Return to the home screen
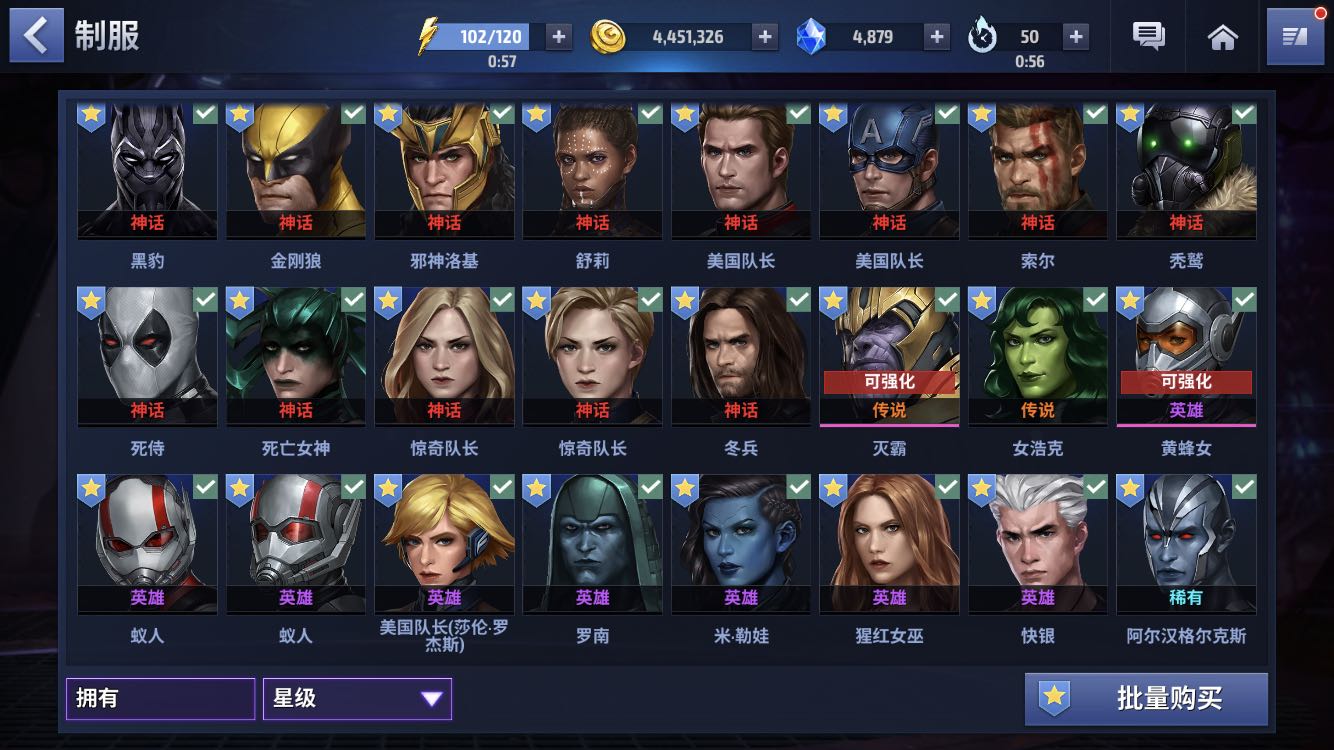1334x750 pixels. point(1222,37)
